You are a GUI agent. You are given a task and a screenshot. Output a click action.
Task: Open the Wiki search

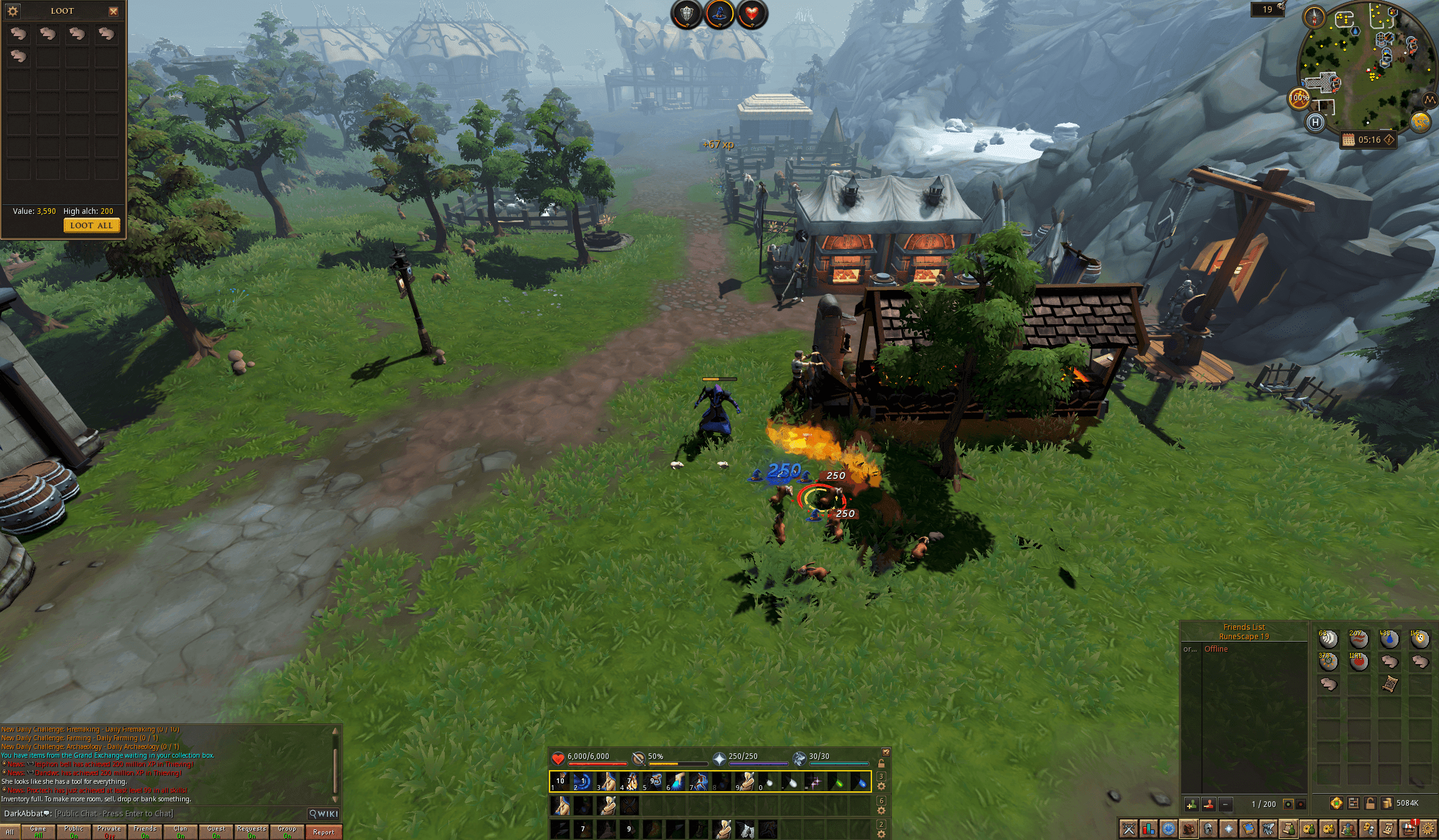324,814
